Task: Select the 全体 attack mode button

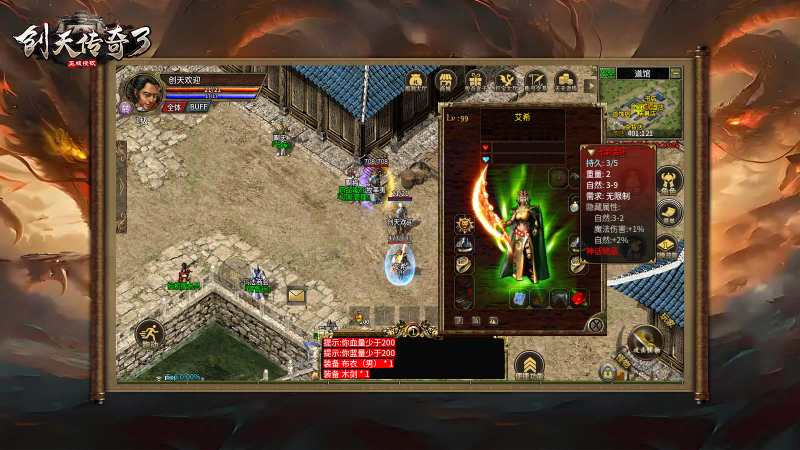Action: [x=174, y=106]
